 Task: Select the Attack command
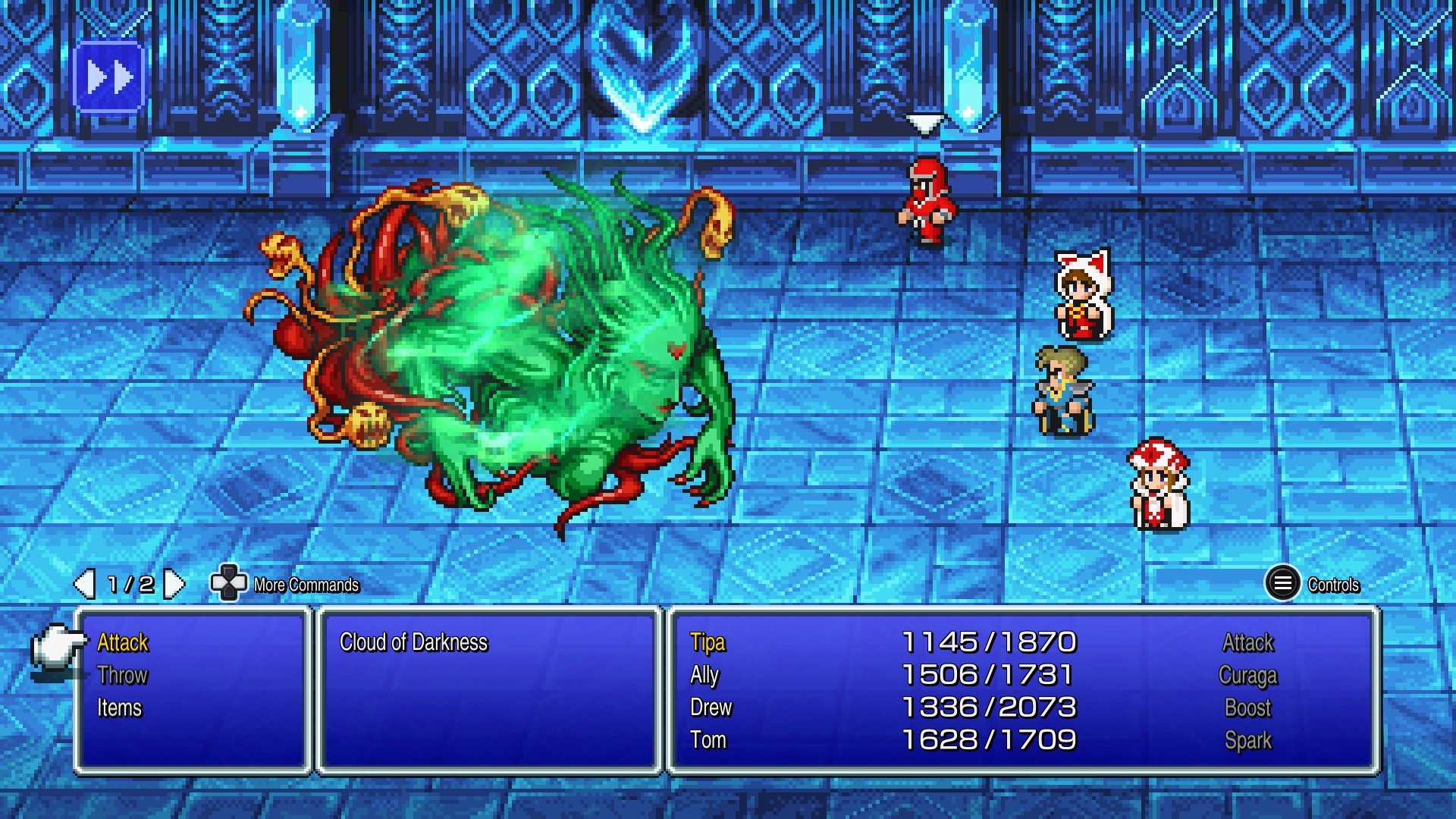[x=123, y=643]
